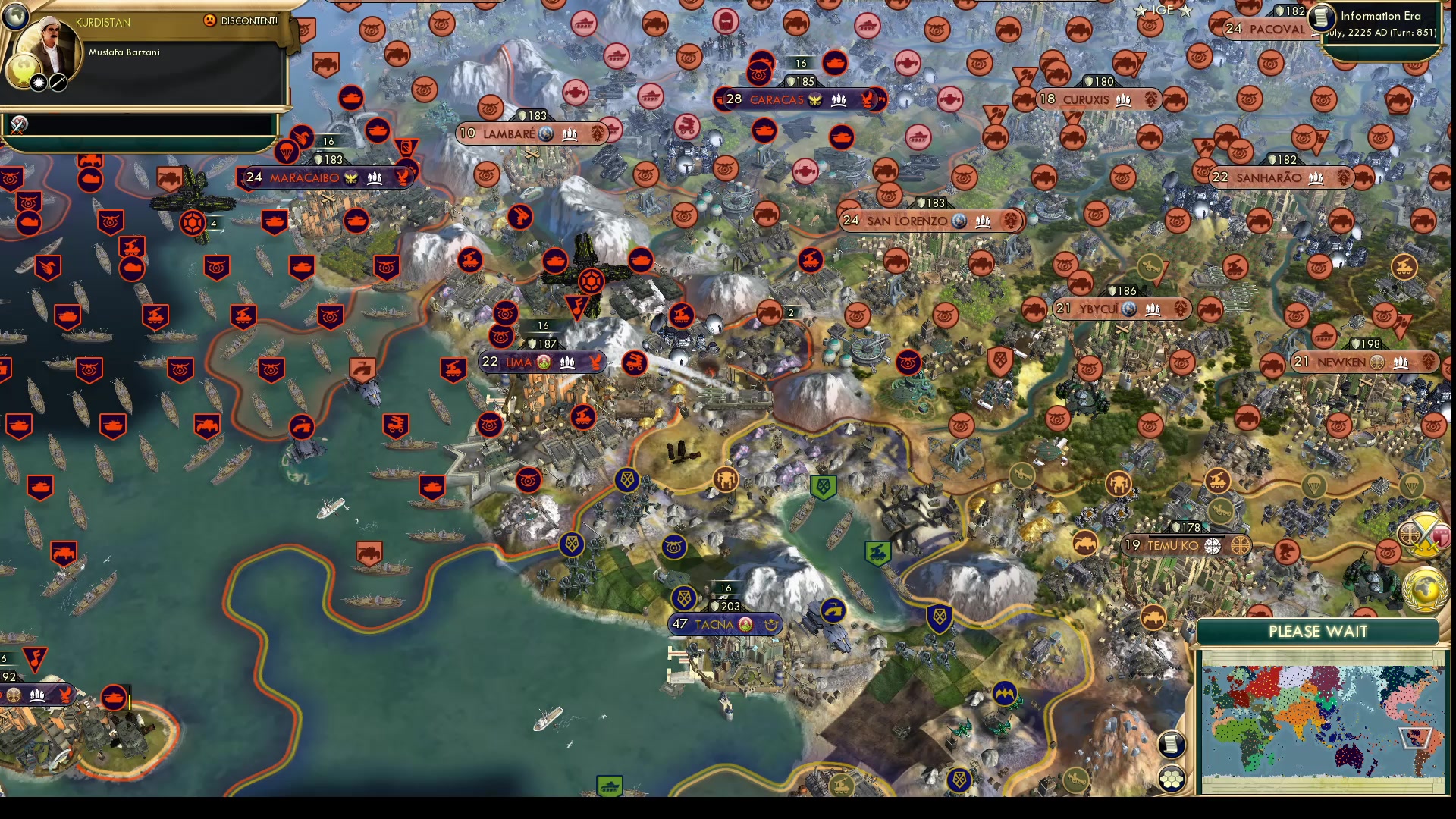Toggle the hex grid minimap option

click(1172, 779)
